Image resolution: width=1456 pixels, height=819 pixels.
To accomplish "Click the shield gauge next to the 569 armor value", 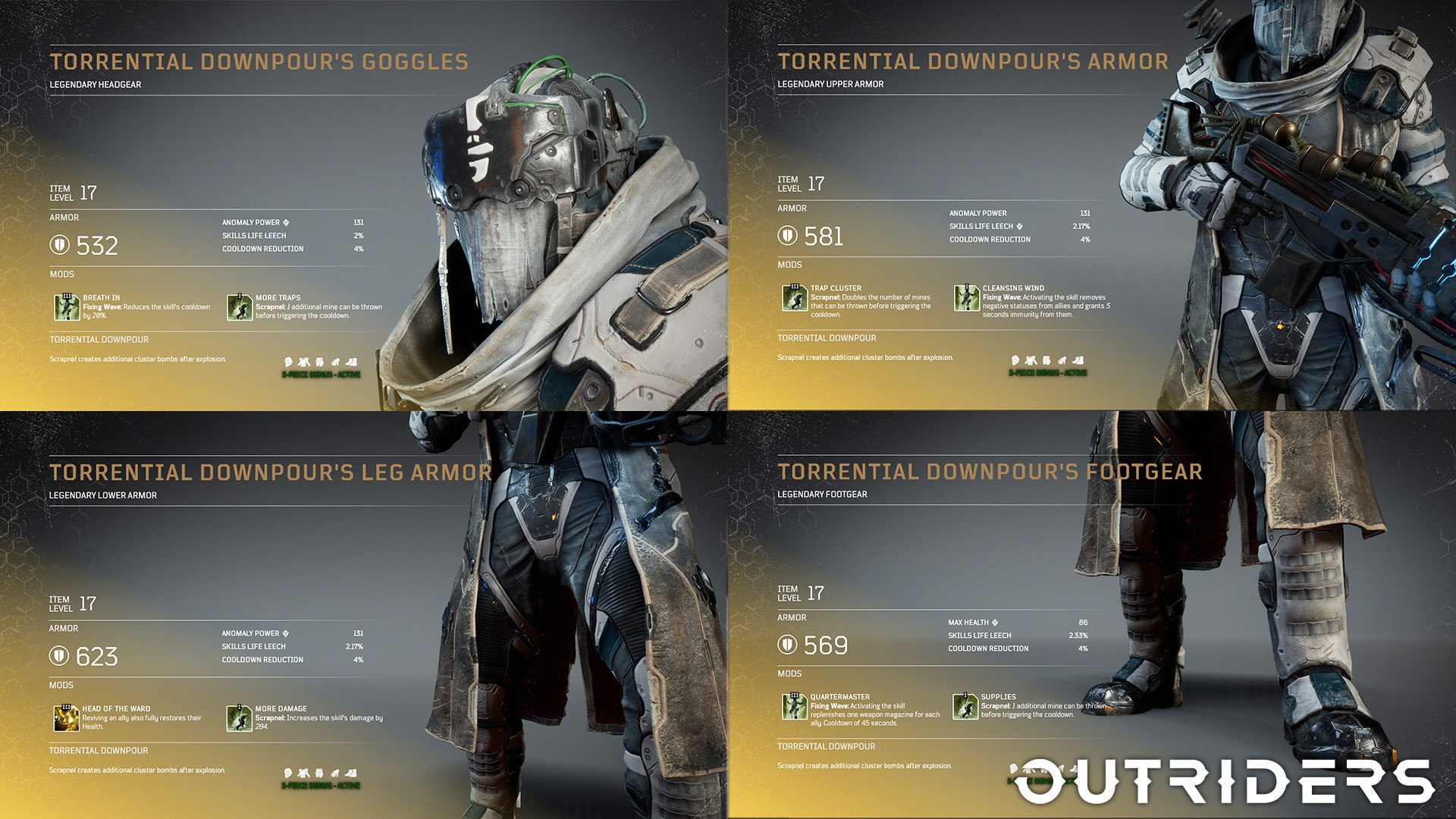I will (788, 645).
